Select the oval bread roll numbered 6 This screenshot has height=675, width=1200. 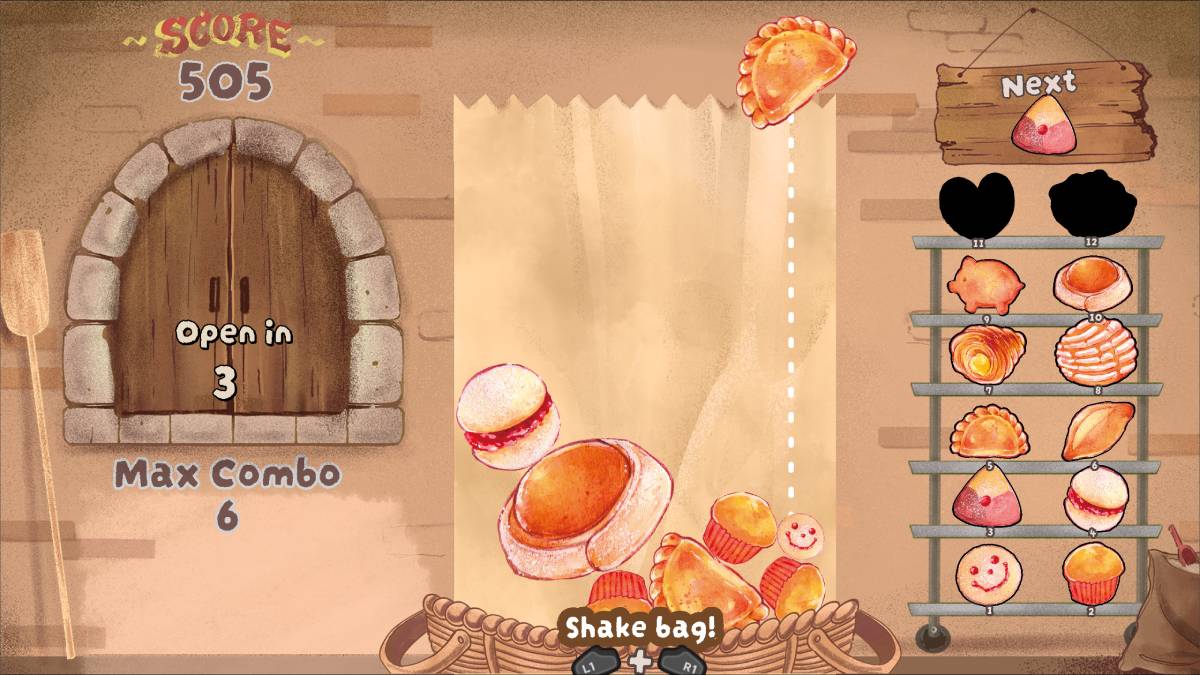pyautogui.click(x=1097, y=430)
